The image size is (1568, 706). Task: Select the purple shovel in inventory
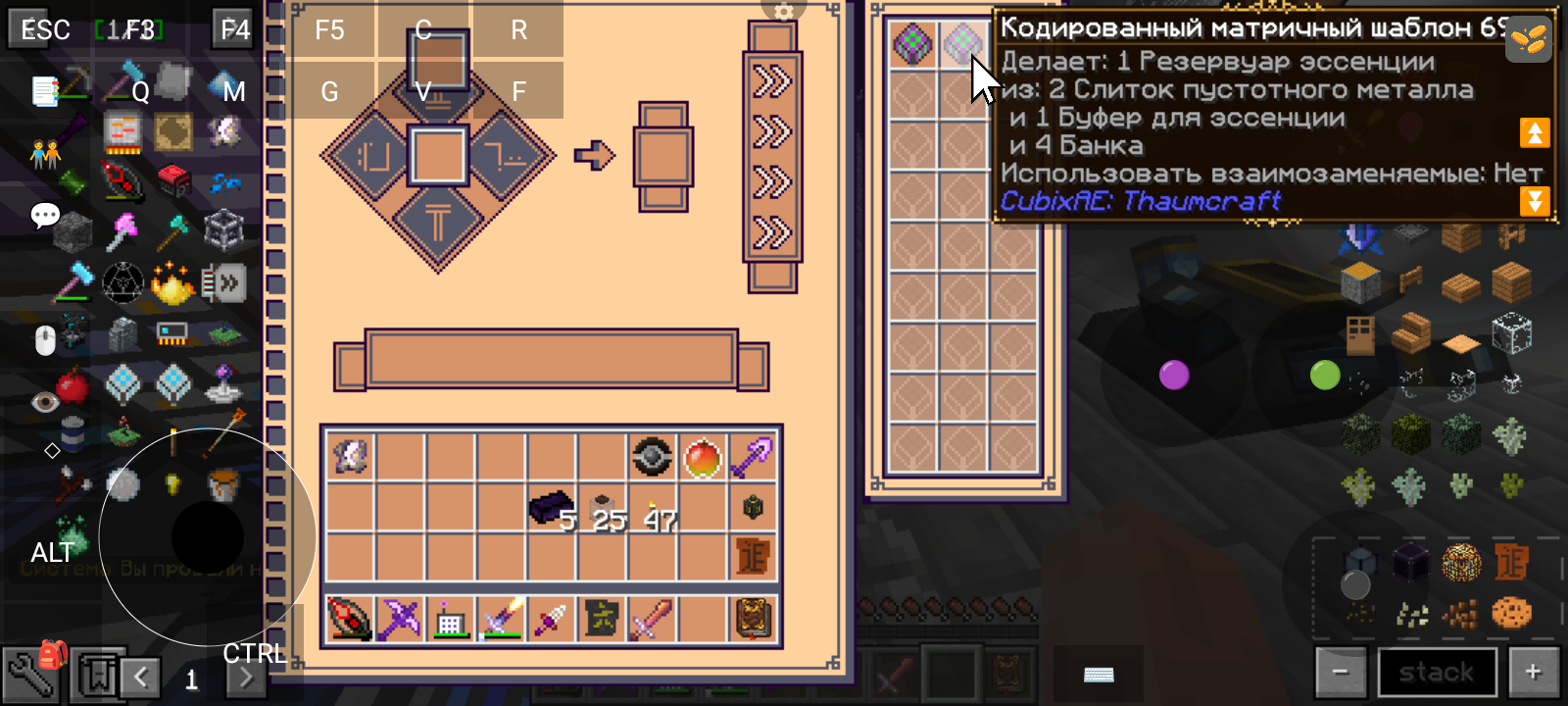pos(753,457)
